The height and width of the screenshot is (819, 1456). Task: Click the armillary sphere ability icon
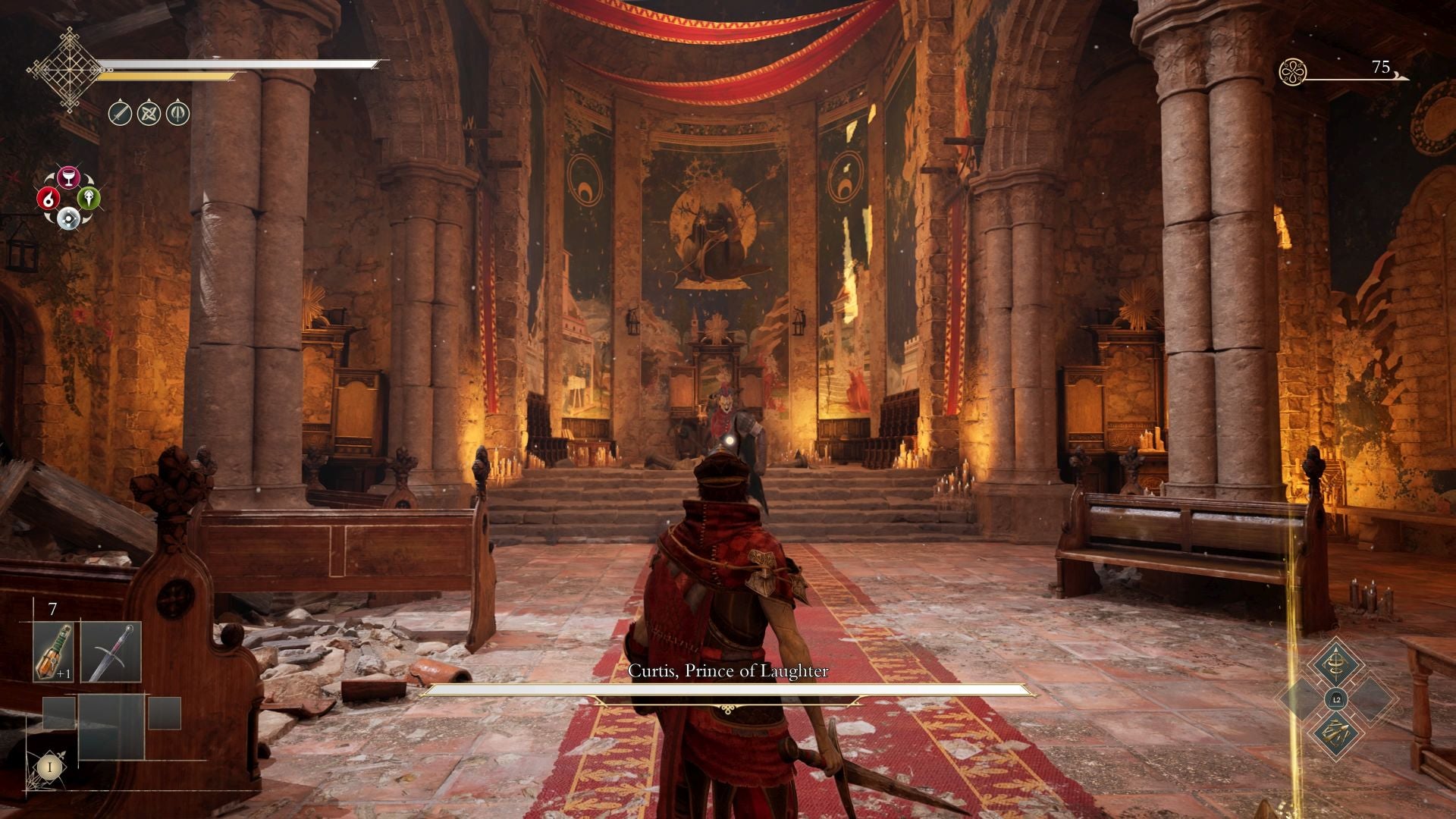pos(1337,663)
